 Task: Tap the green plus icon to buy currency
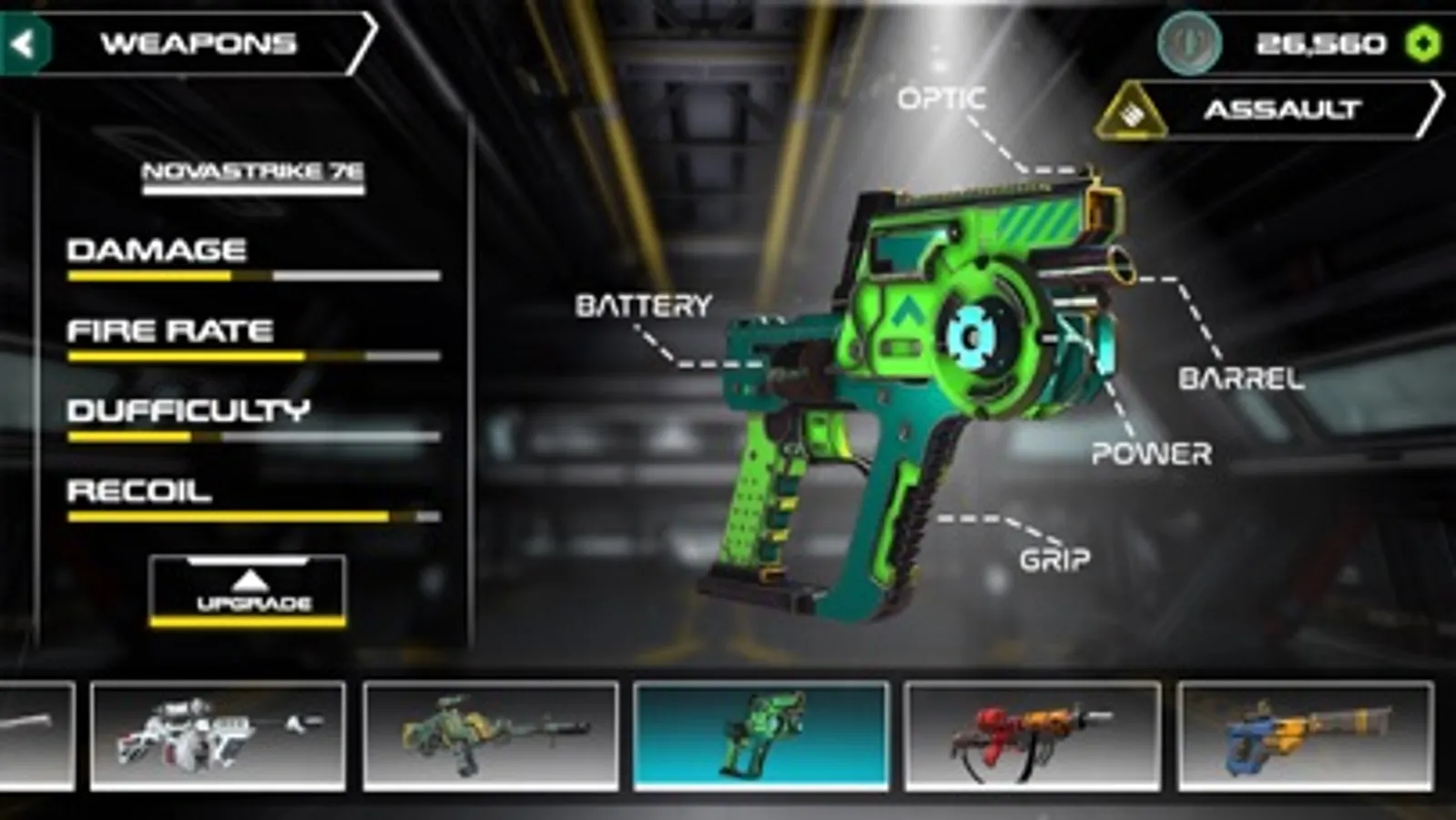click(x=1422, y=40)
